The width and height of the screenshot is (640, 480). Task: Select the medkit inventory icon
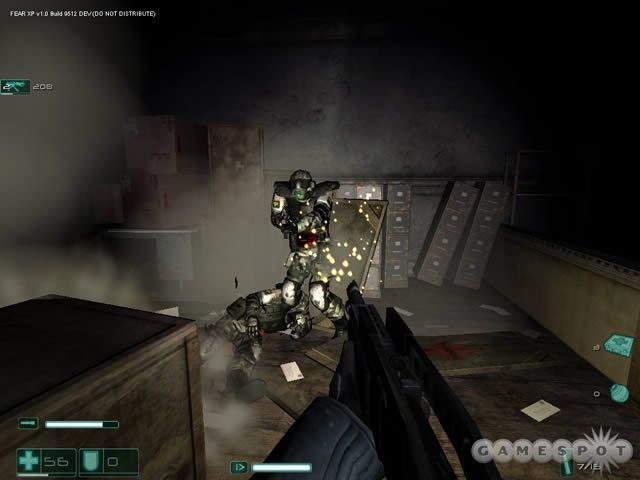tap(617, 345)
